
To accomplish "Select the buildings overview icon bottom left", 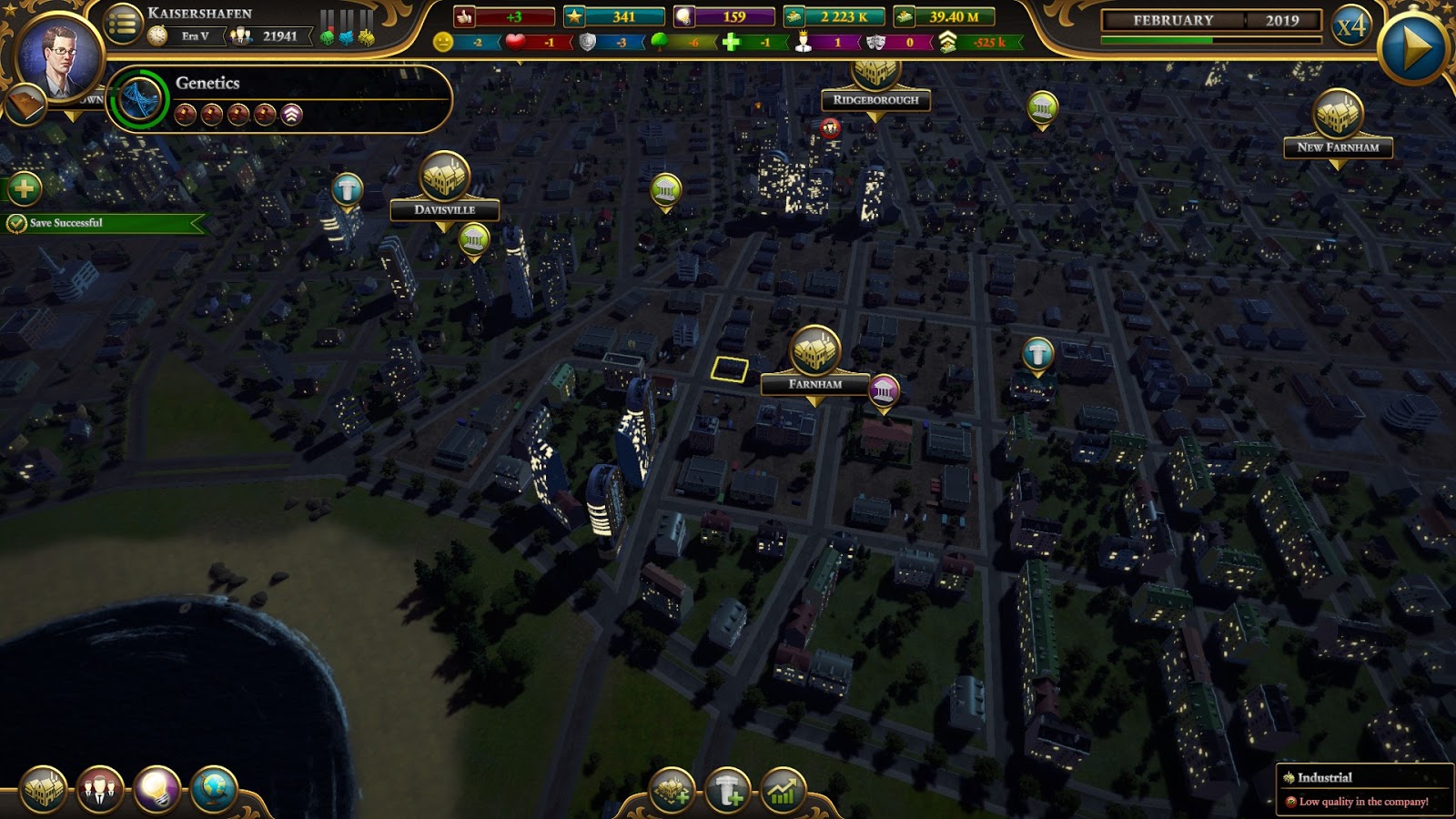I will pos(44,790).
